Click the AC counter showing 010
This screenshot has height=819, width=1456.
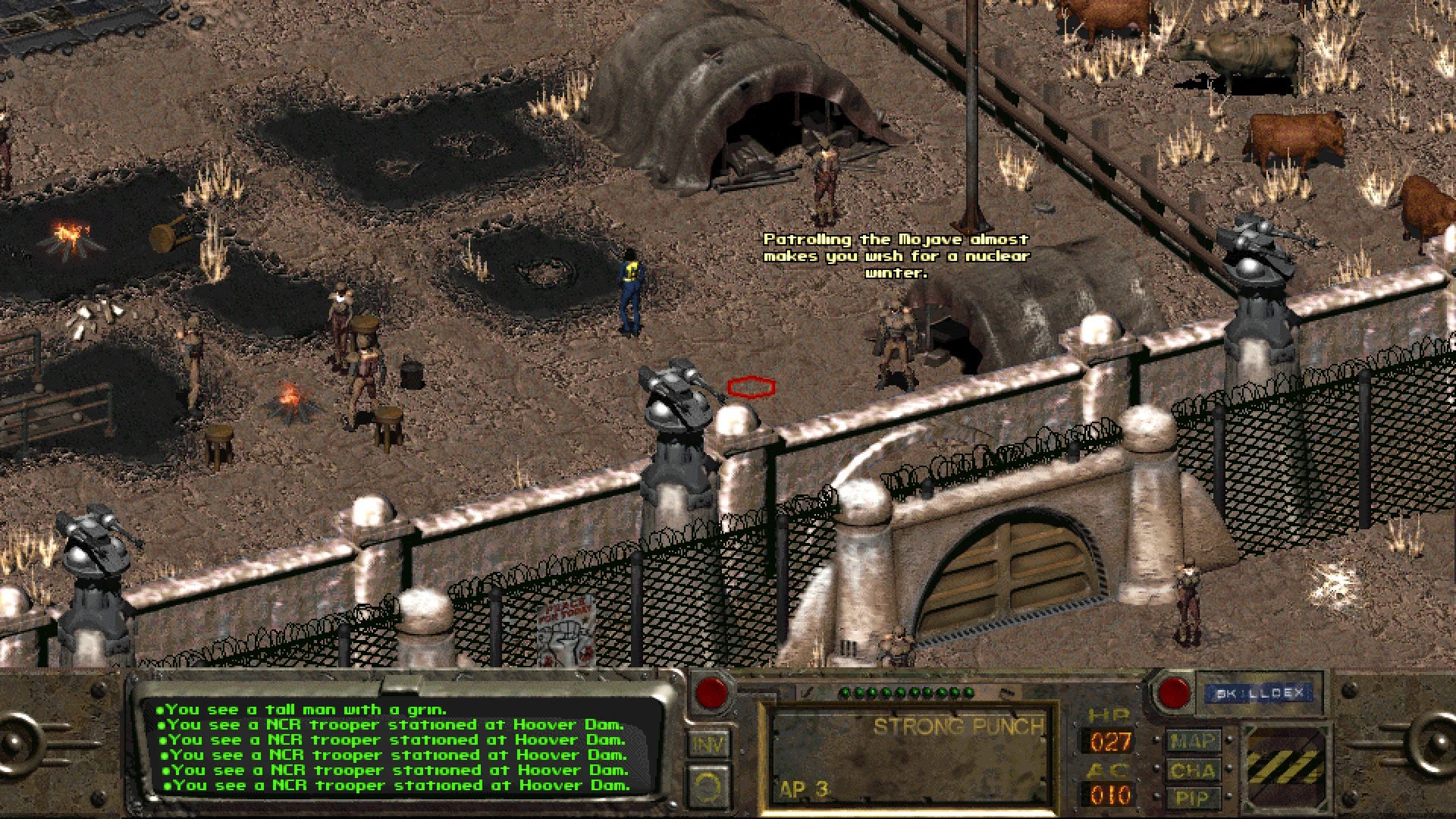(1108, 795)
